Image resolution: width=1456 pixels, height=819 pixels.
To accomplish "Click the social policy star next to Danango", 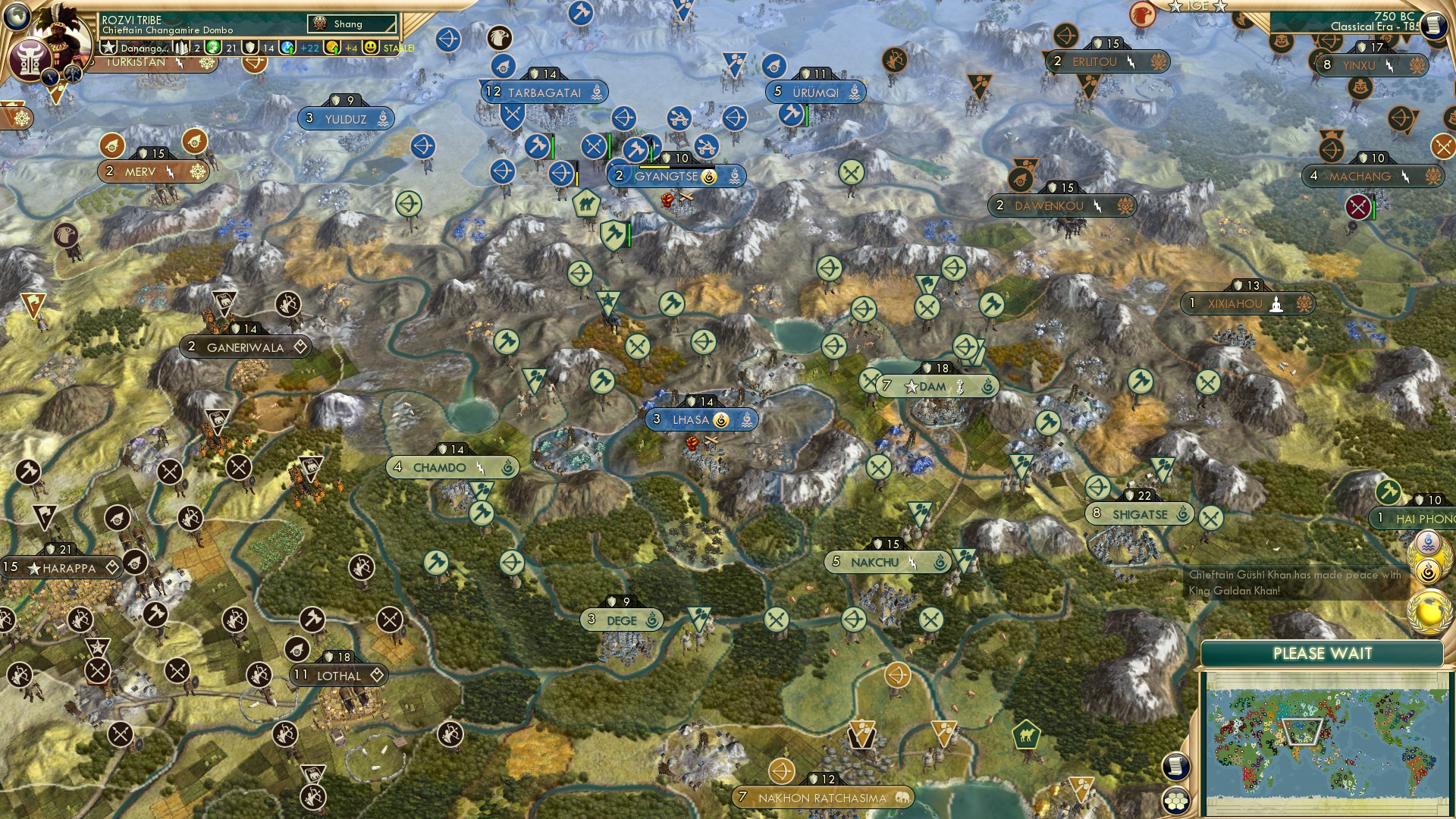I will pyautogui.click(x=108, y=46).
